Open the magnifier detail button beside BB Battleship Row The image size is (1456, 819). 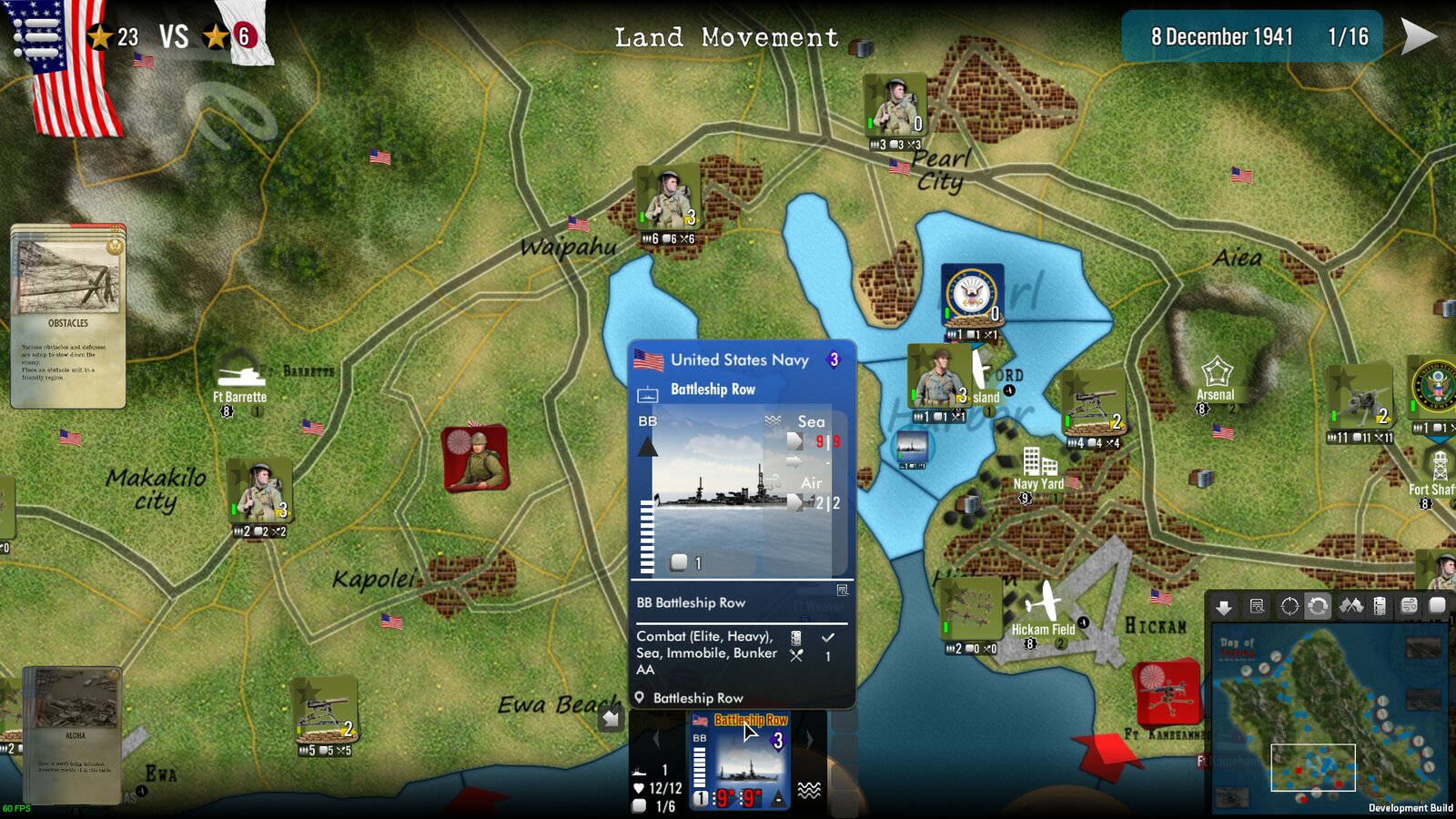coord(843,591)
